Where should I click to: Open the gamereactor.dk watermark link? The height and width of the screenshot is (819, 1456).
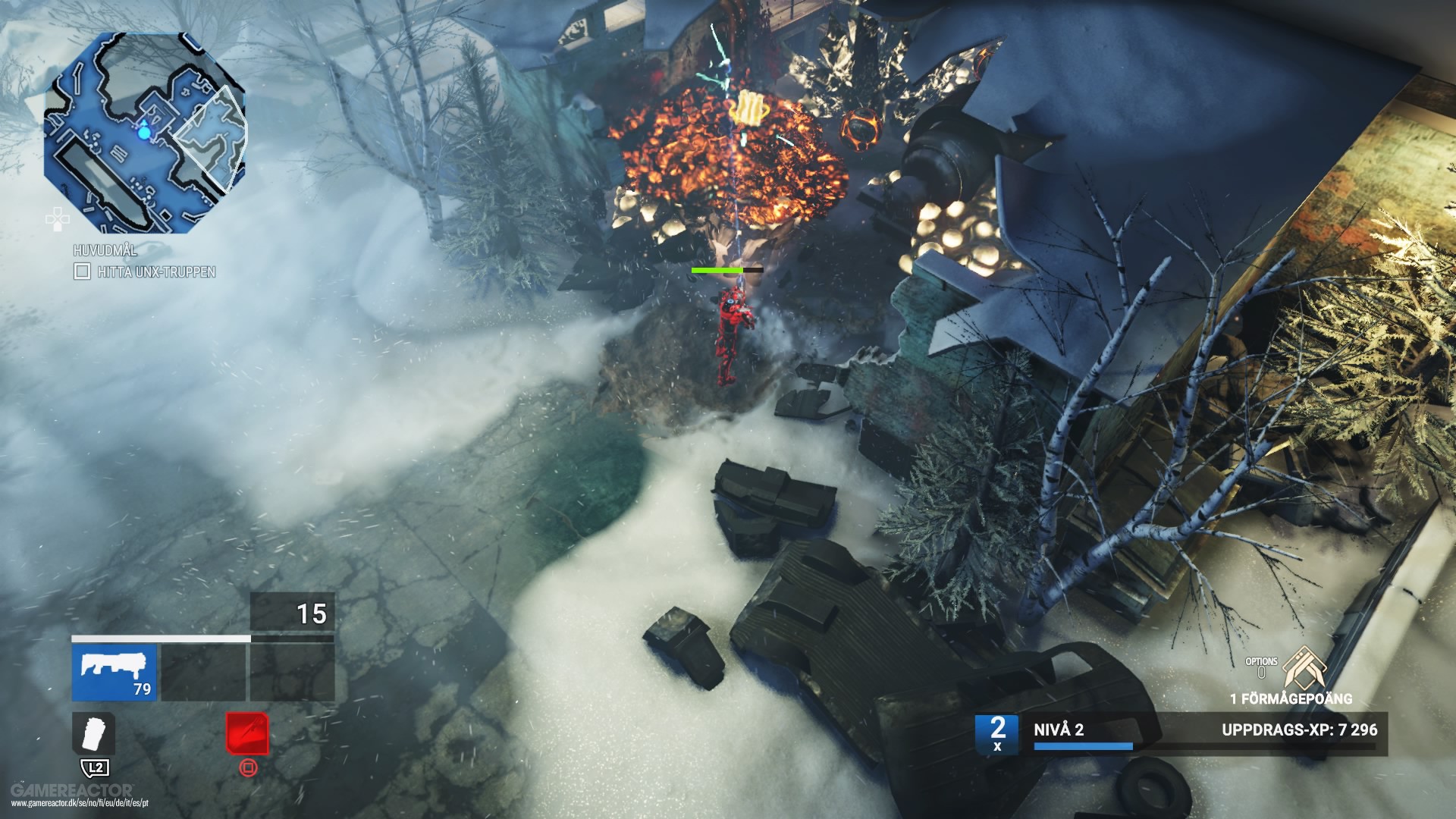[79, 802]
